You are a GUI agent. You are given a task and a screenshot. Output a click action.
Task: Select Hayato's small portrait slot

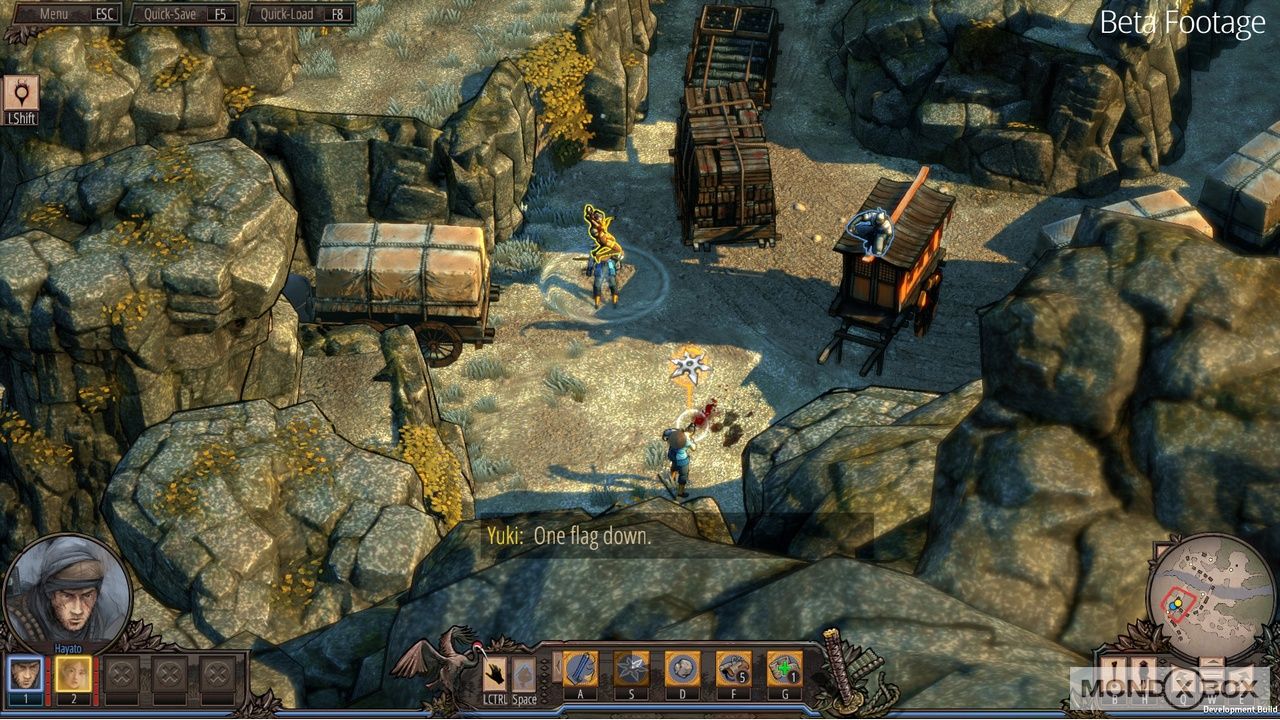pos(25,674)
